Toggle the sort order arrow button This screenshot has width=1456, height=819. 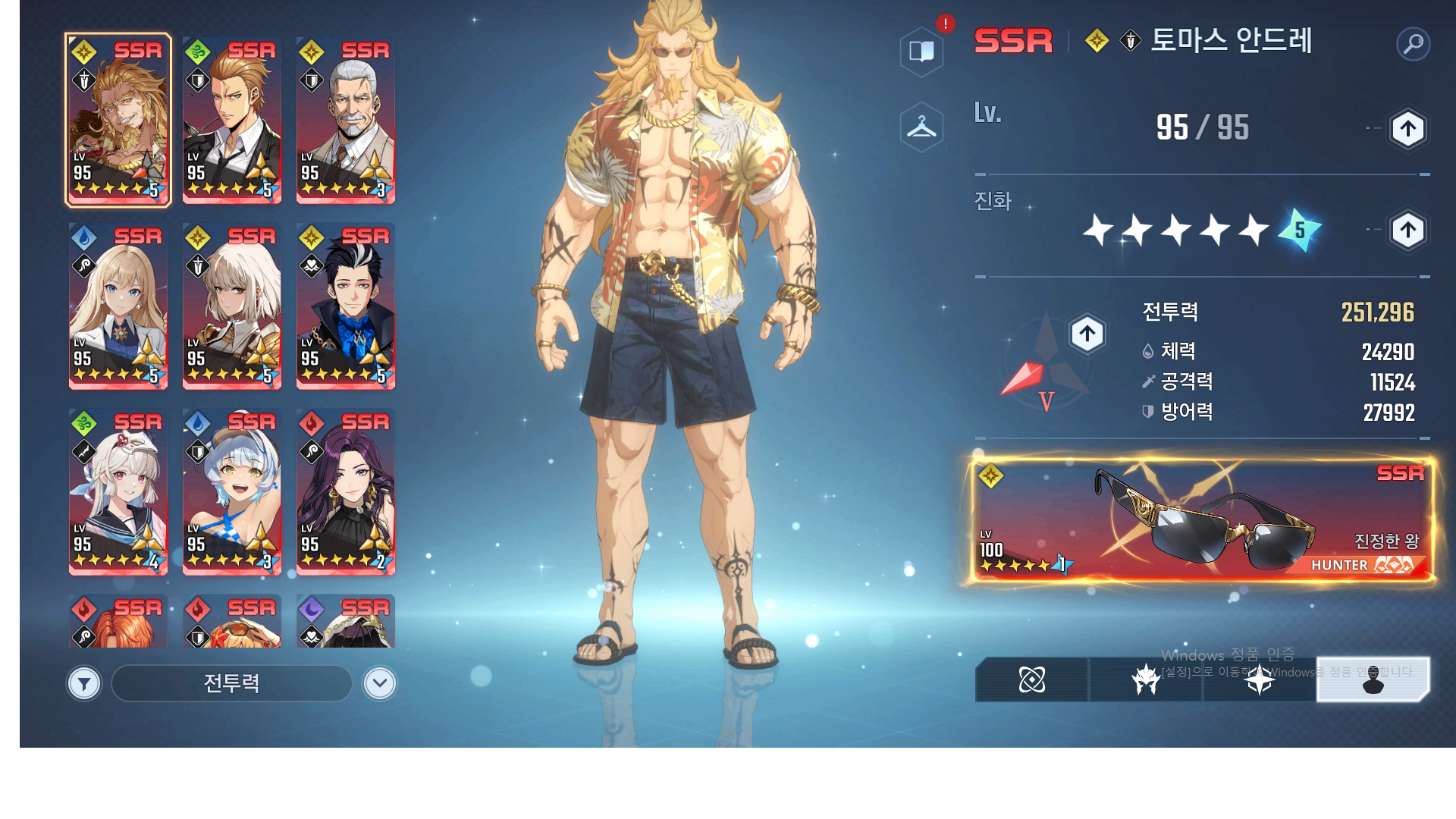point(379,684)
